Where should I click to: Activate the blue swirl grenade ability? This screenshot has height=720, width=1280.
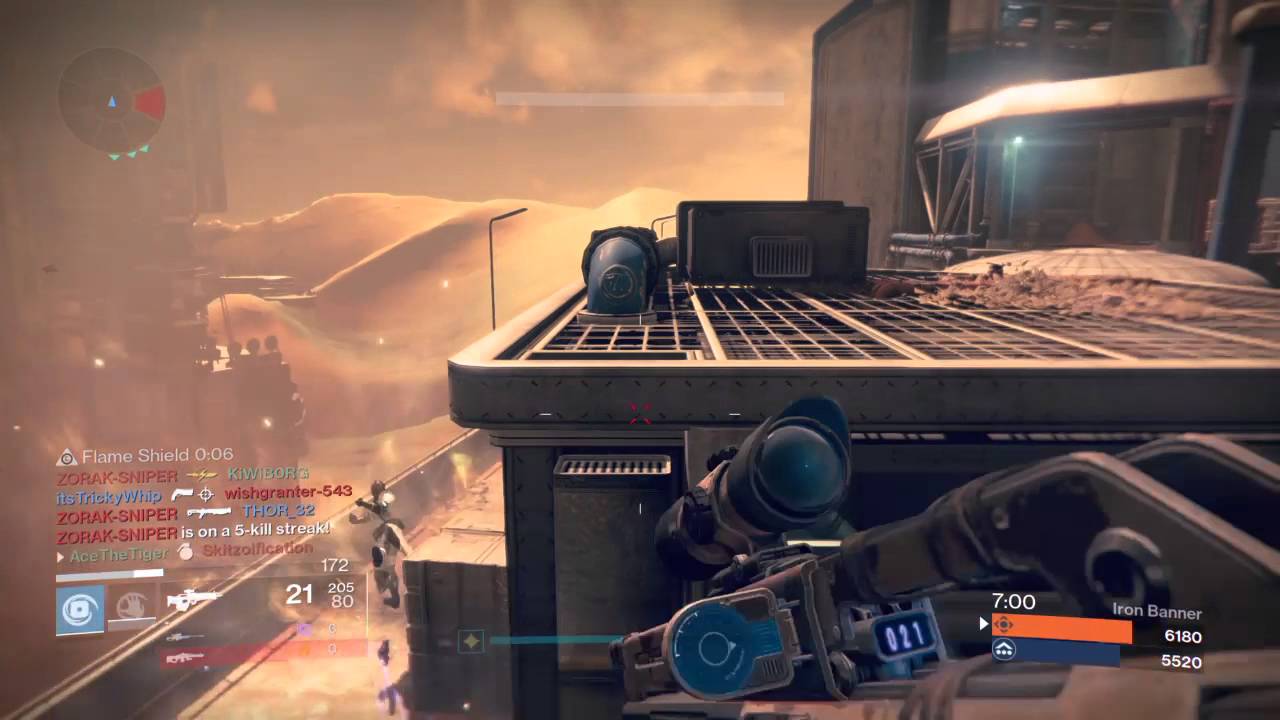[80, 609]
